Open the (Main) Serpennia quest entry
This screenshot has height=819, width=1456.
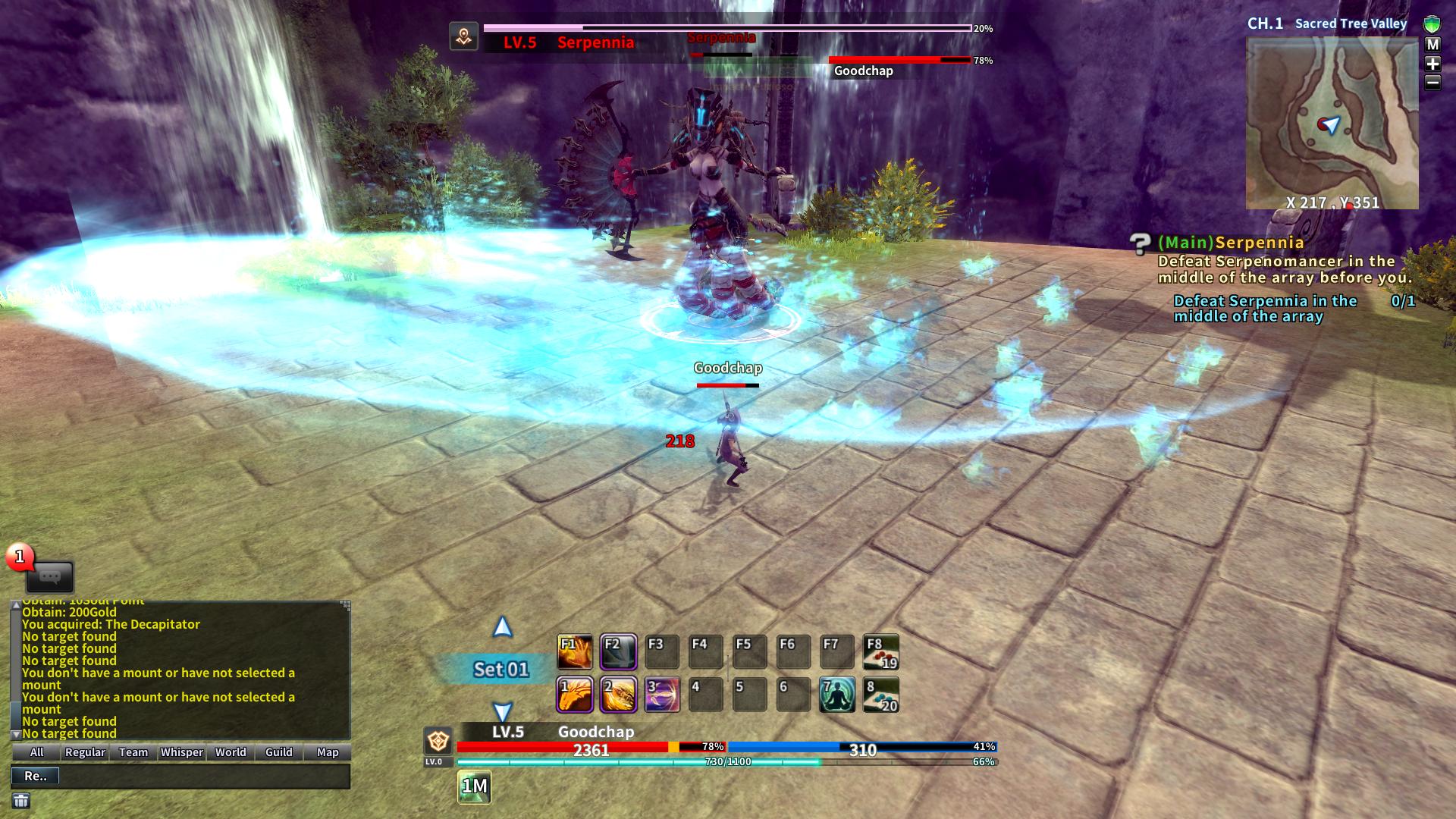pyautogui.click(x=1230, y=243)
